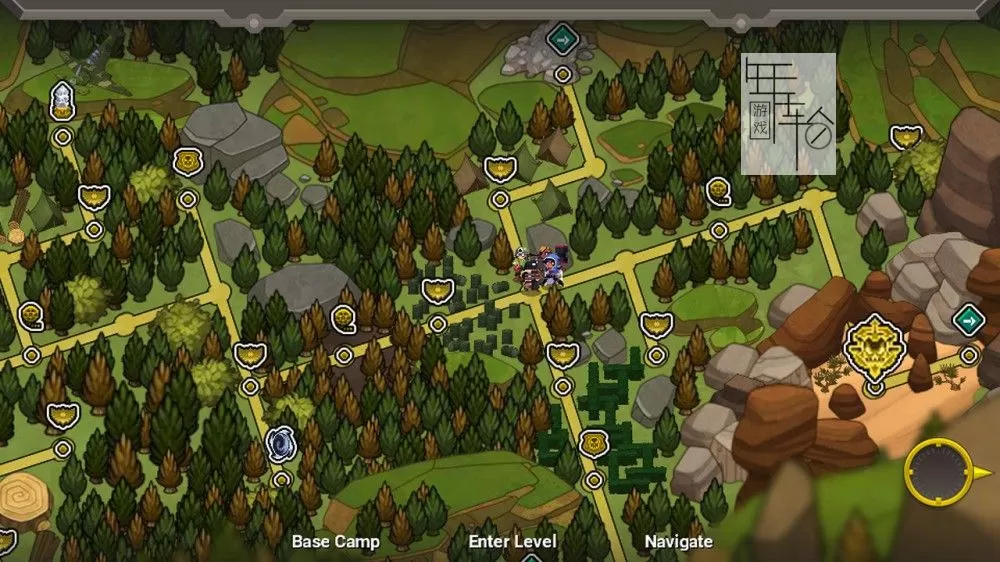Click the yellow compass dial
Screen dimensions: 1000x562
pos(938,472)
